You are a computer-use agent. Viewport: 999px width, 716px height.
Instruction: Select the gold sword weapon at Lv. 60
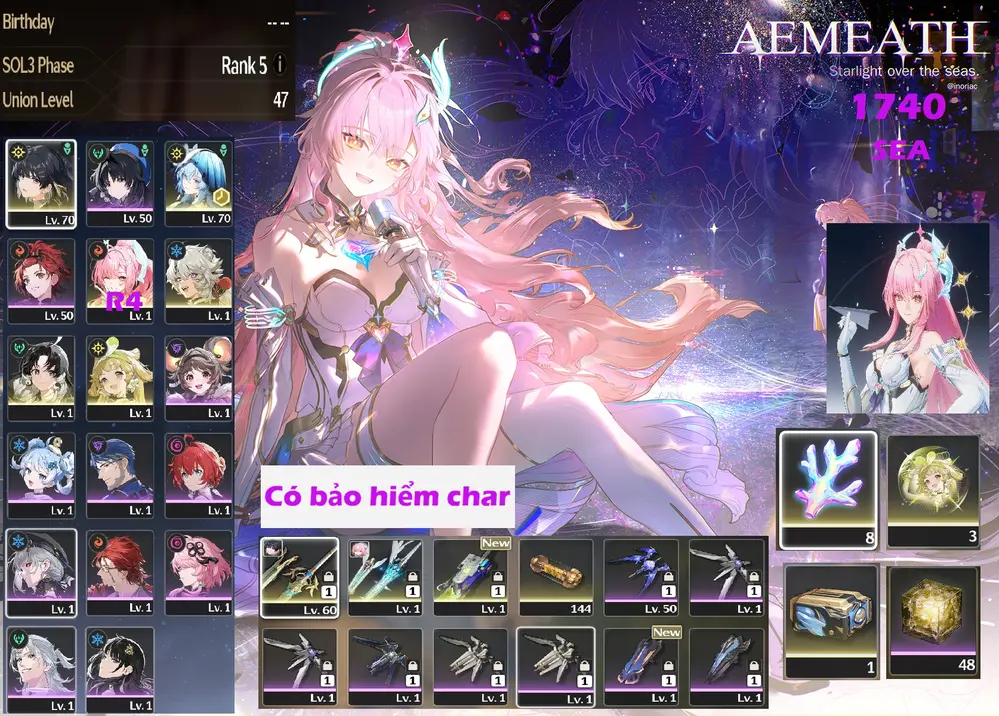click(x=297, y=577)
